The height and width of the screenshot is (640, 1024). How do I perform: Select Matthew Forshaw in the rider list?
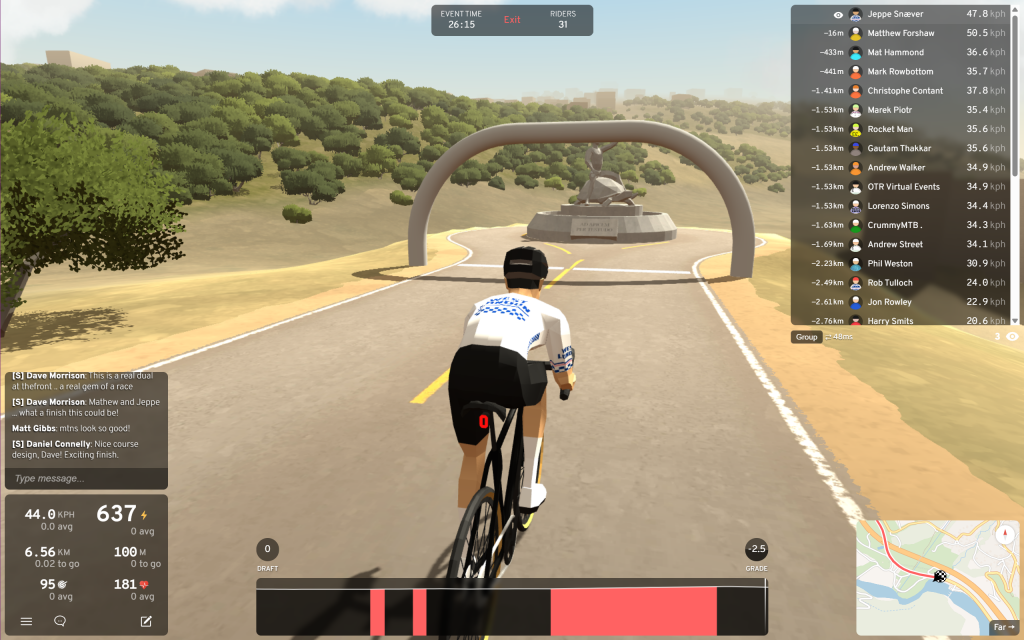[900, 33]
